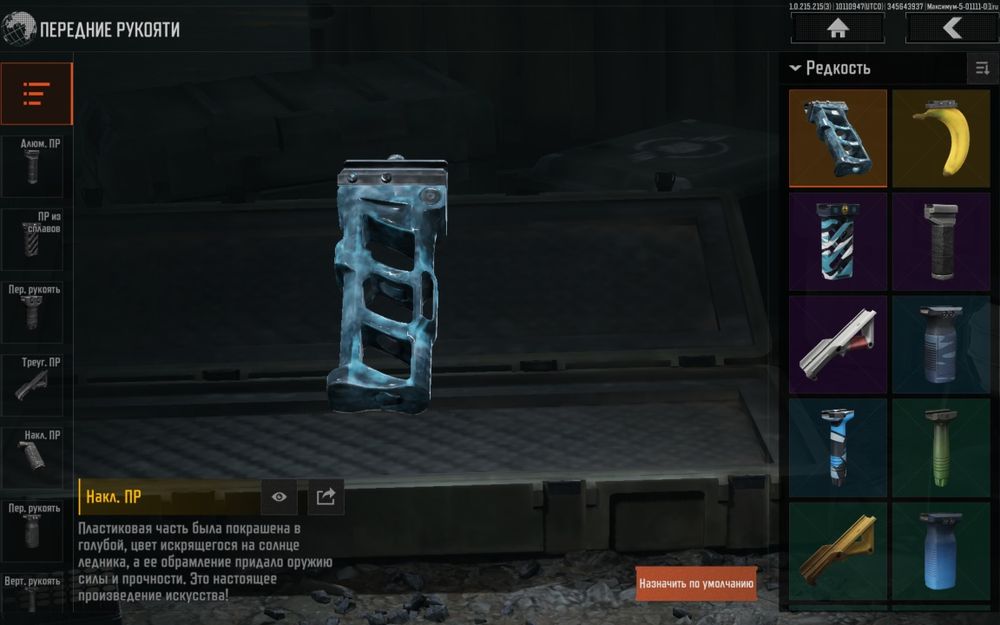Select the green vertical grip skin
Image resolution: width=1000 pixels, height=625 pixels.
[940, 448]
